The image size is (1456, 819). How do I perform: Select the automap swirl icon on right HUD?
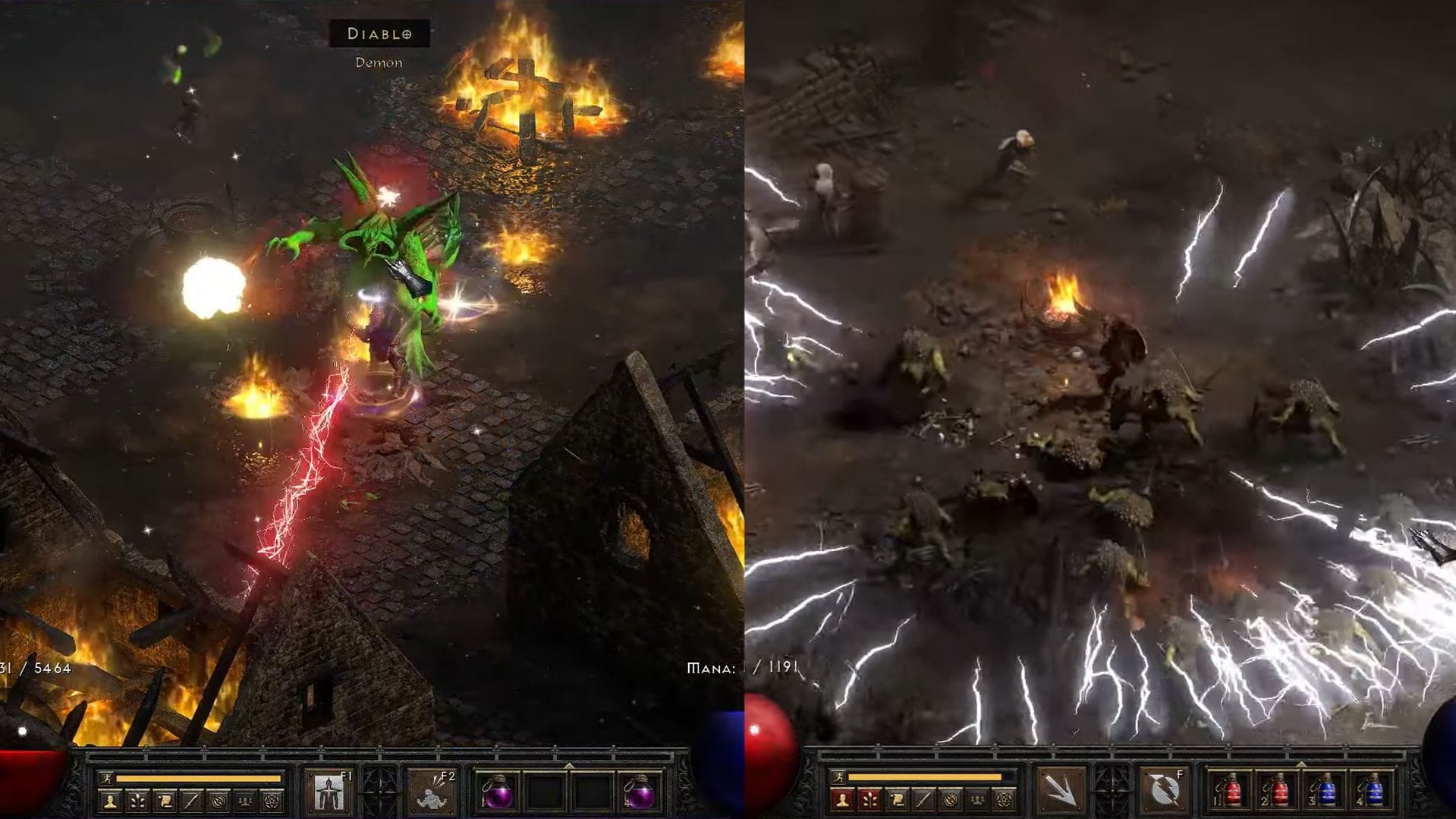(951, 799)
